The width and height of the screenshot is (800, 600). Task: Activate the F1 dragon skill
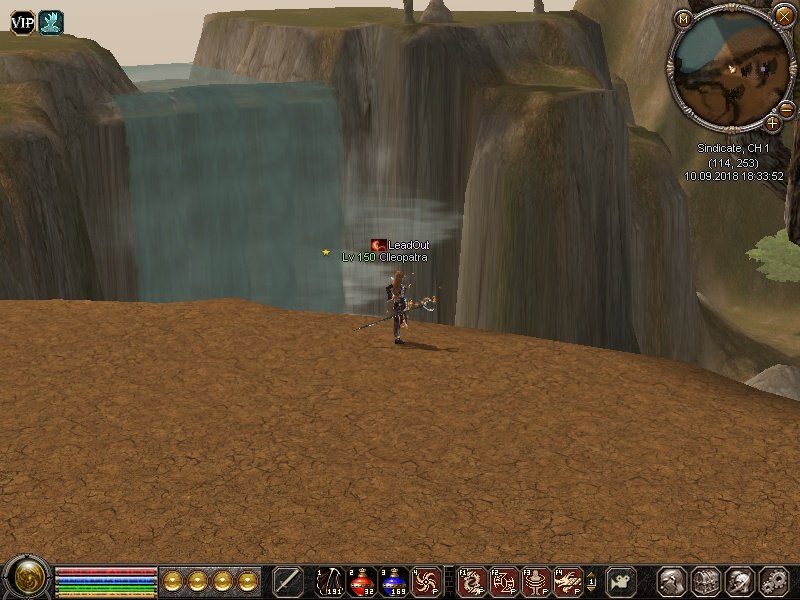click(473, 581)
